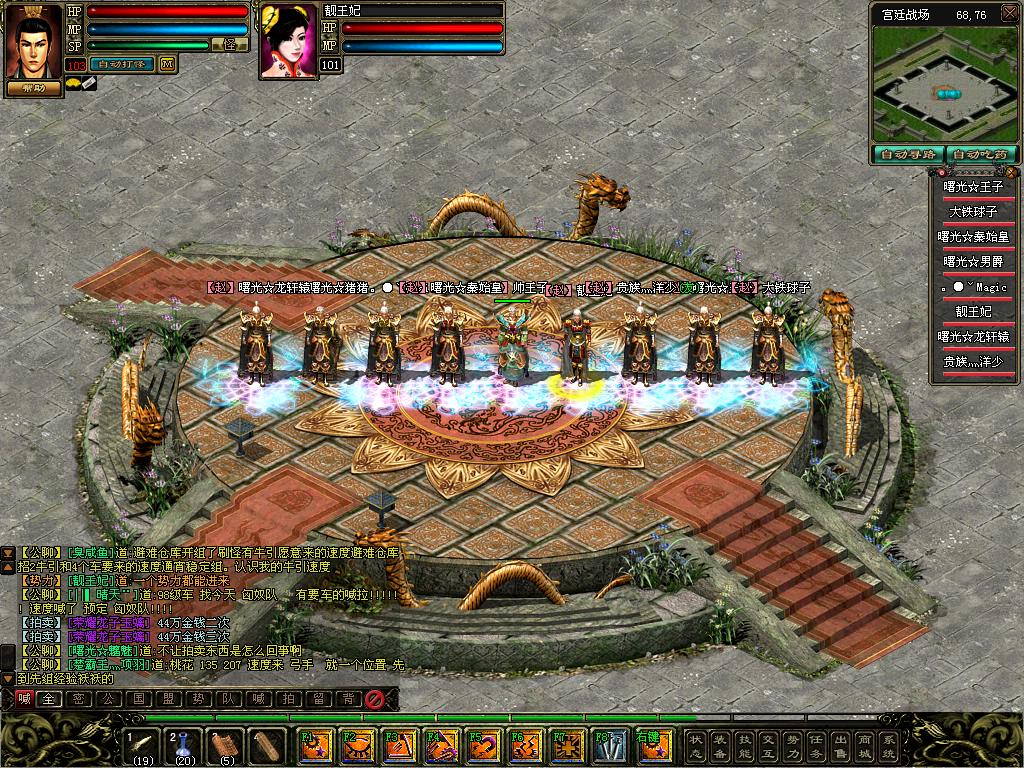Select 曙光☆秦始皇 in the team list

(x=973, y=236)
